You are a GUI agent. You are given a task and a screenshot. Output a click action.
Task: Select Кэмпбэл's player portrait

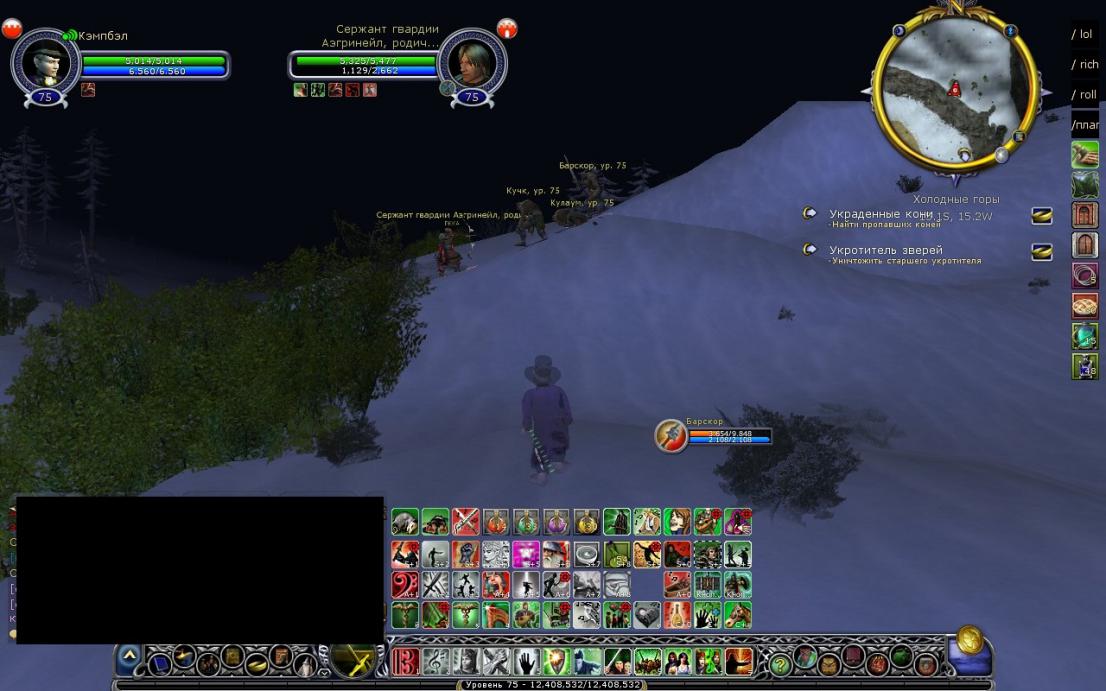(x=45, y=60)
